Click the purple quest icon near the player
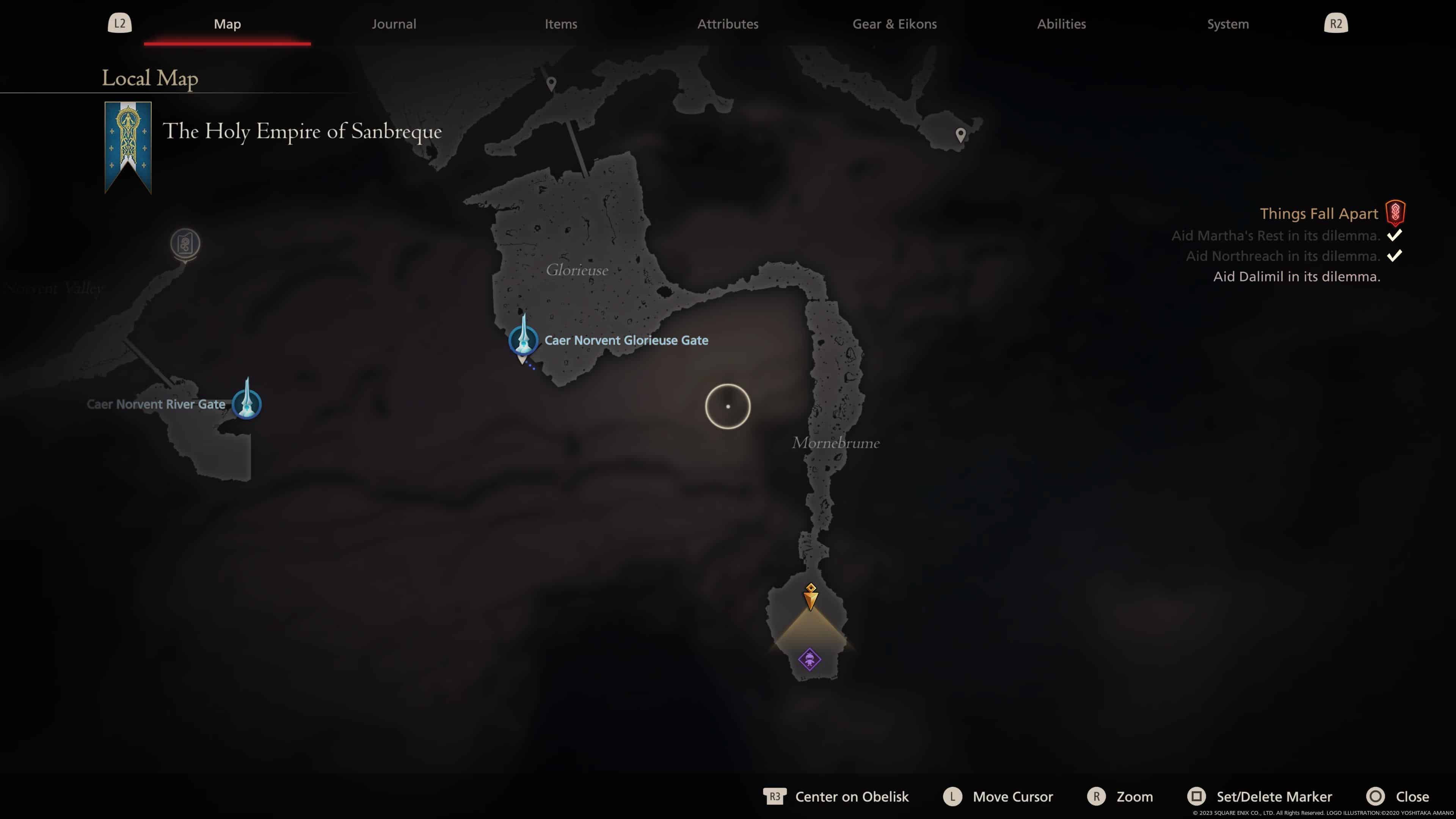 810,659
